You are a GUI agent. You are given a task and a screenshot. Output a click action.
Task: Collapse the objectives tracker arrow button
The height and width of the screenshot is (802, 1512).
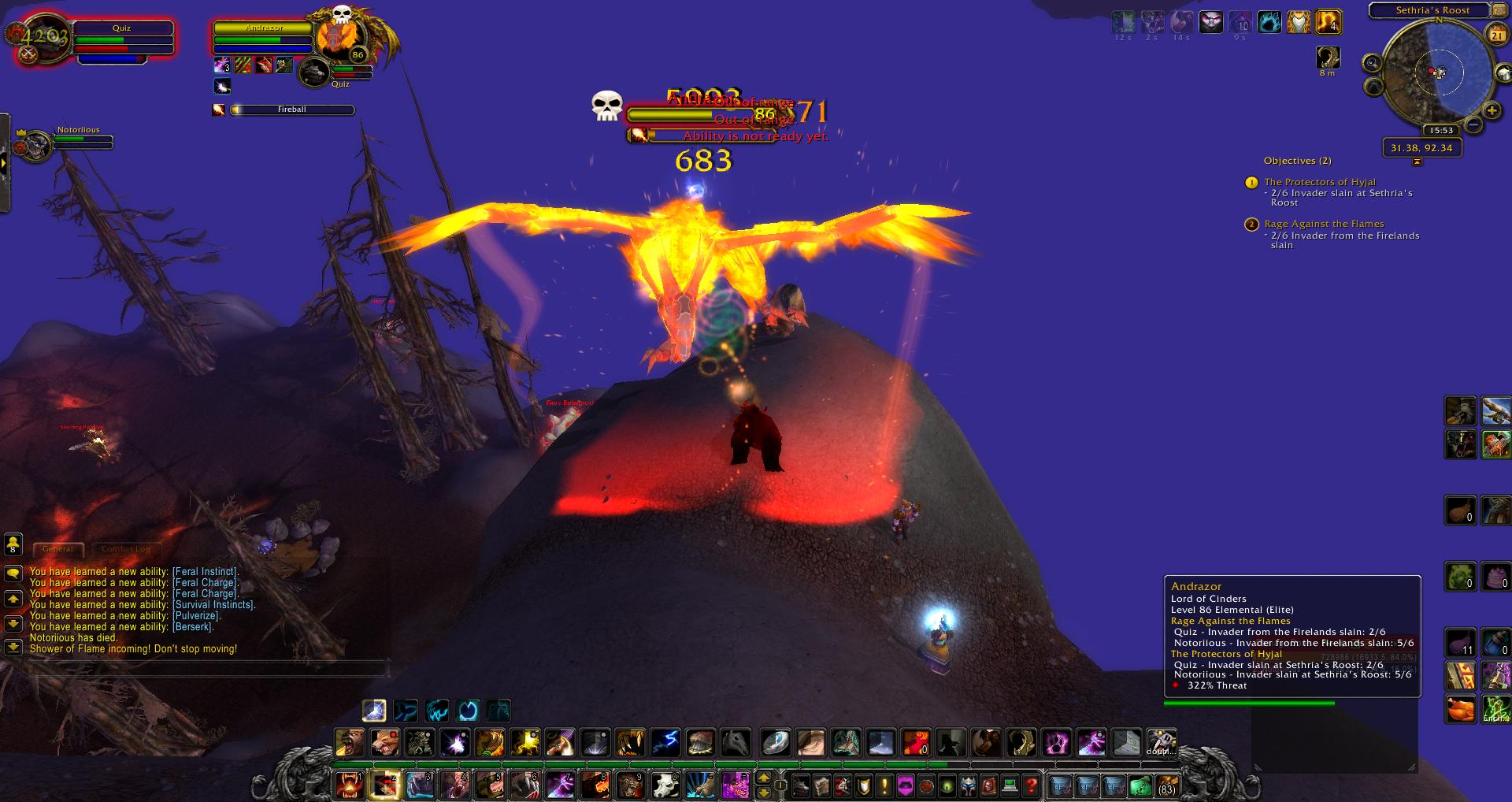click(x=1417, y=162)
